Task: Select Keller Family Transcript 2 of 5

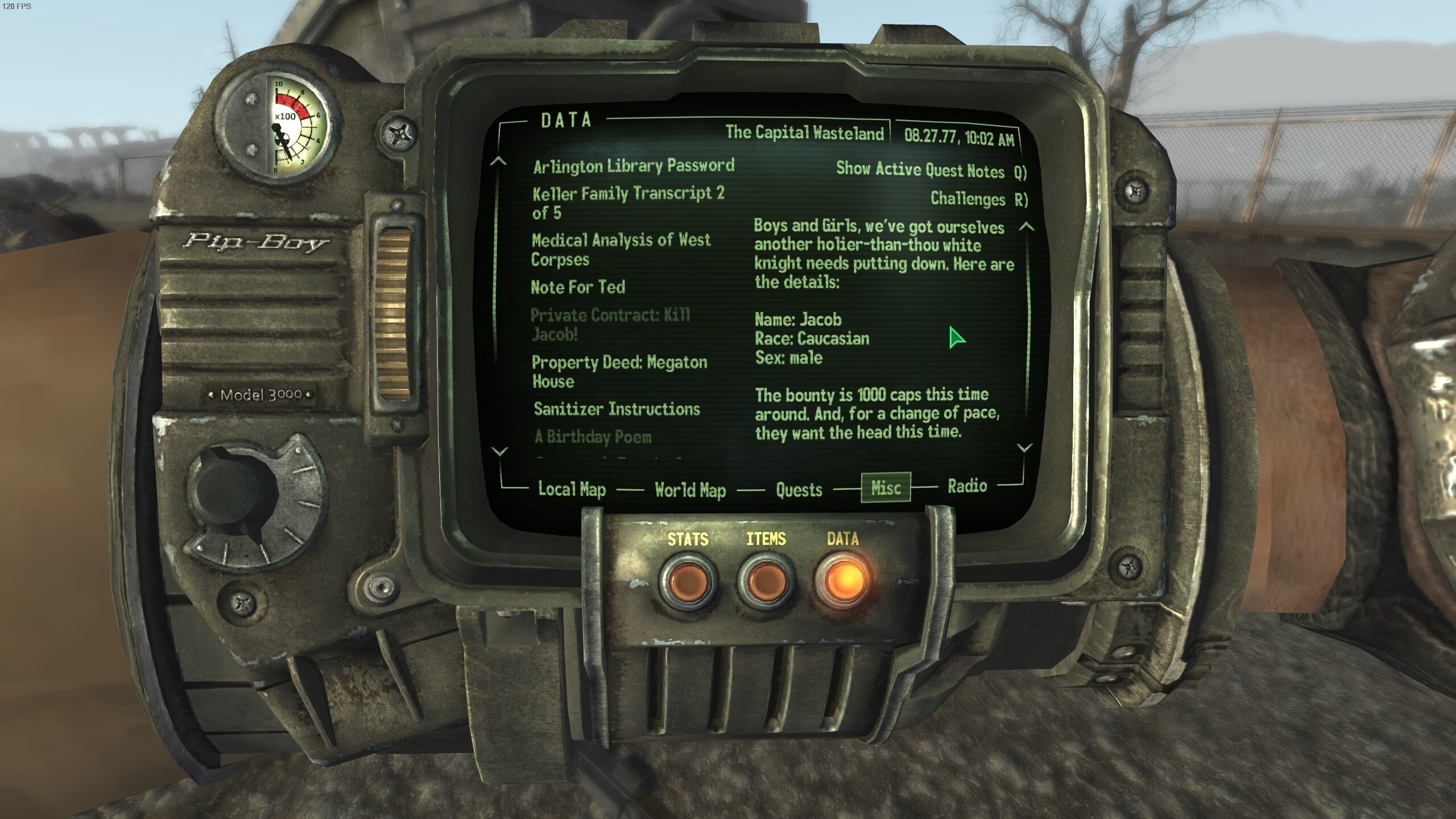Action: (x=628, y=202)
